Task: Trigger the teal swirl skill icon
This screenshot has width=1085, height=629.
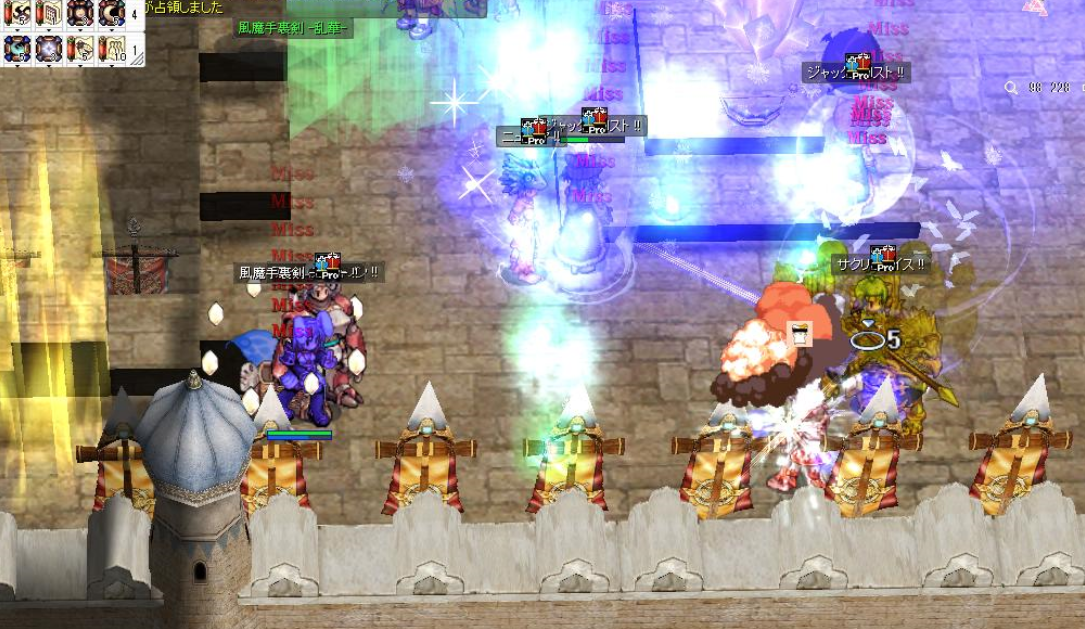Action: [17, 48]
